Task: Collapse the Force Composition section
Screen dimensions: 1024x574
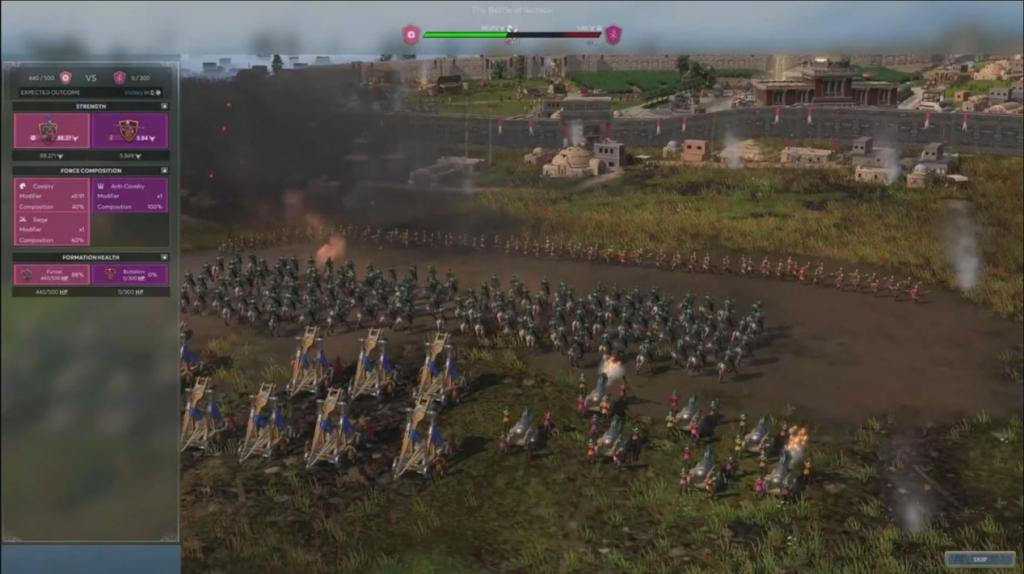Action: click(x=164, y=171)
